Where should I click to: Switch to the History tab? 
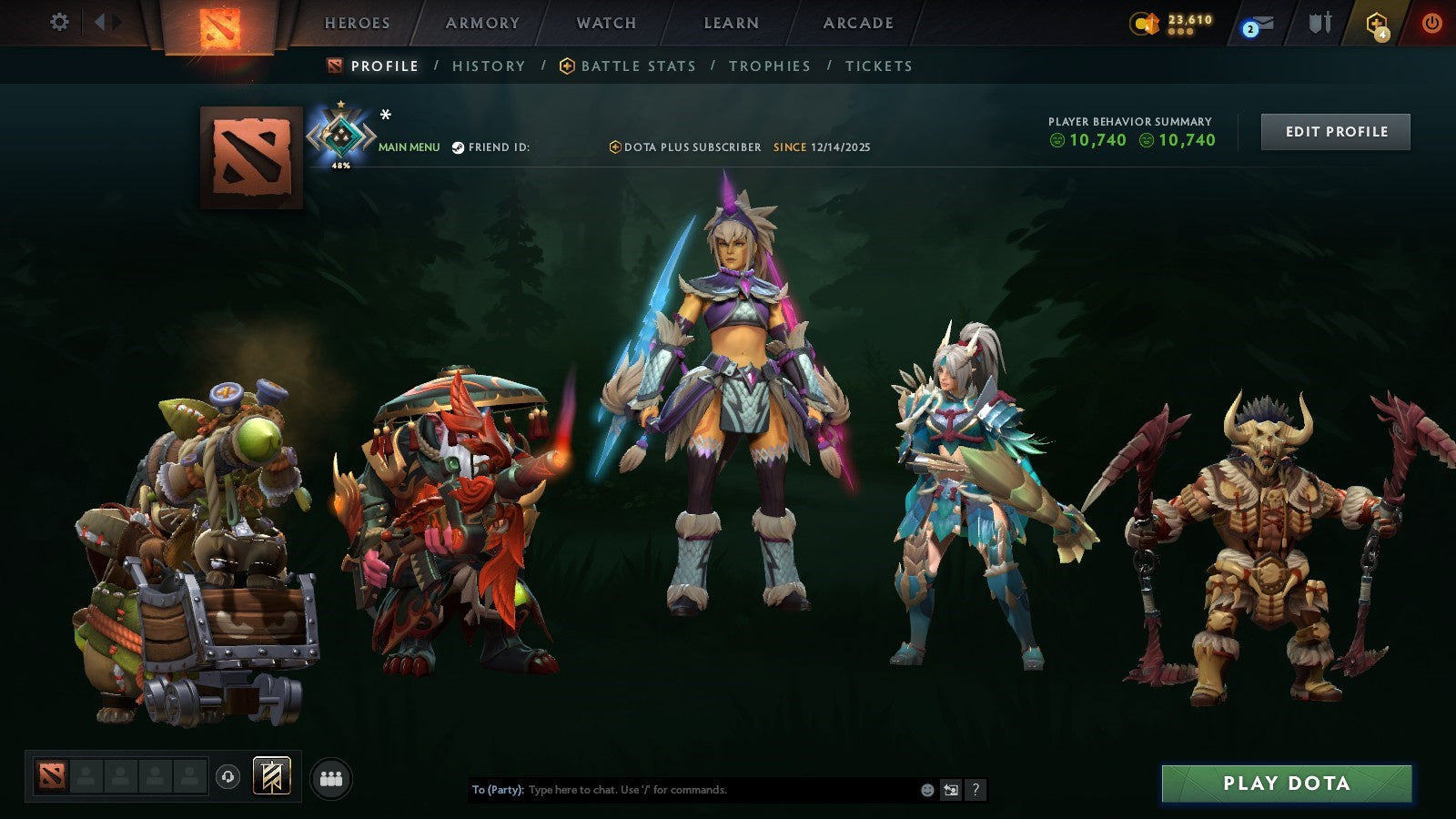point(490,66)
